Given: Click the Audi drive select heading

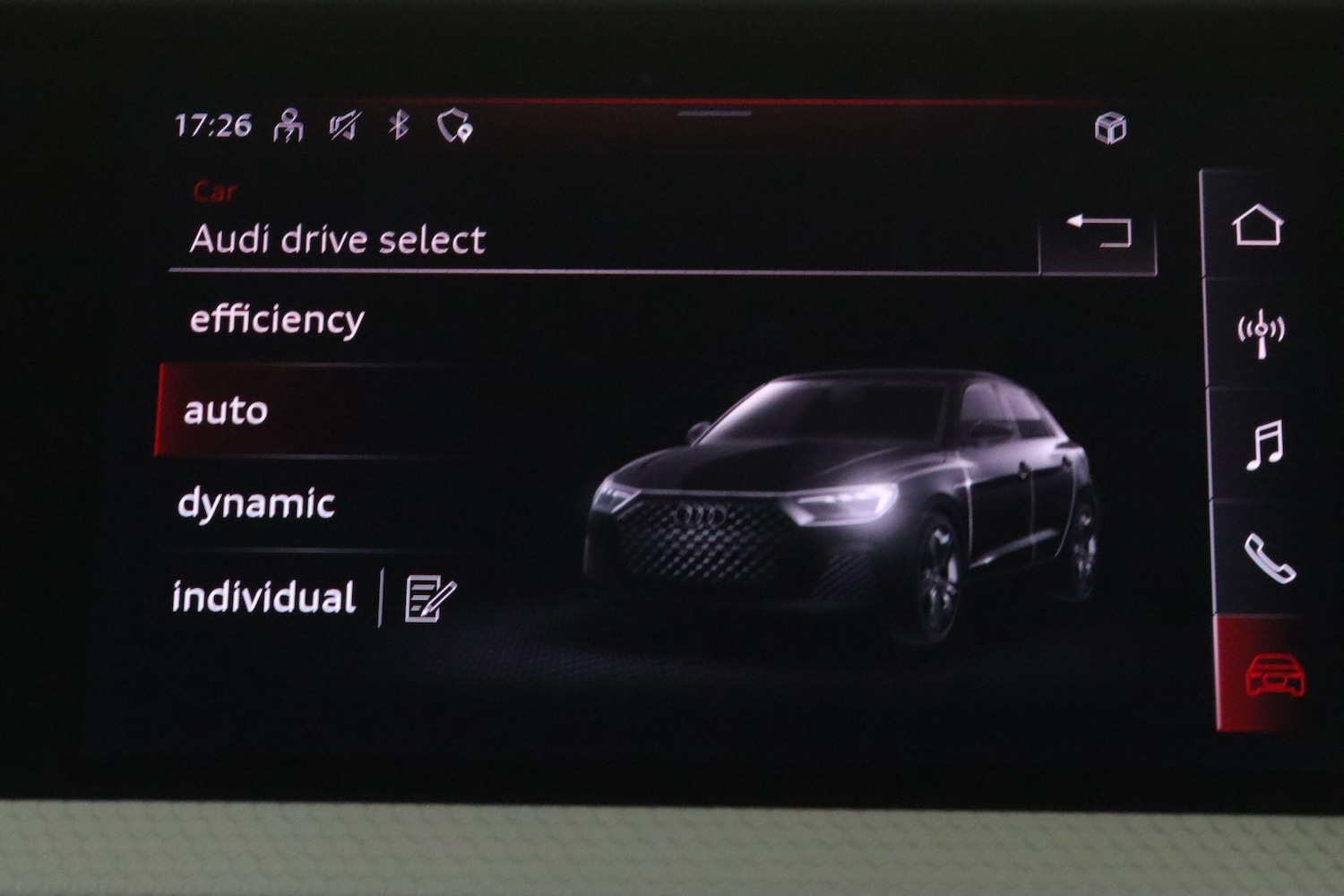Looking at the screenshot, I should tap(338, 238).
